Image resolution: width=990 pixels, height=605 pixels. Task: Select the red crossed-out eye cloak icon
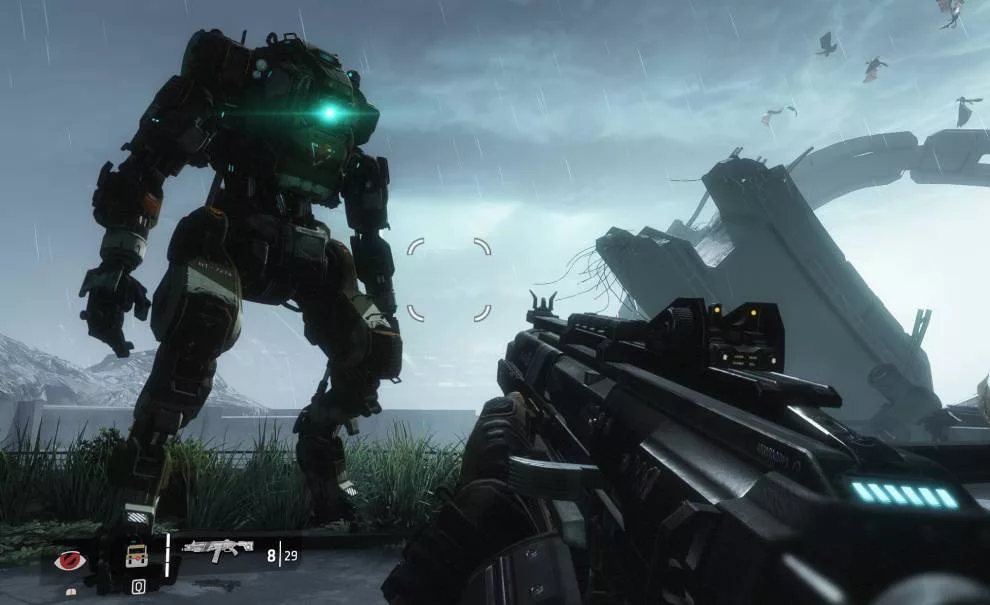point(72,559)
